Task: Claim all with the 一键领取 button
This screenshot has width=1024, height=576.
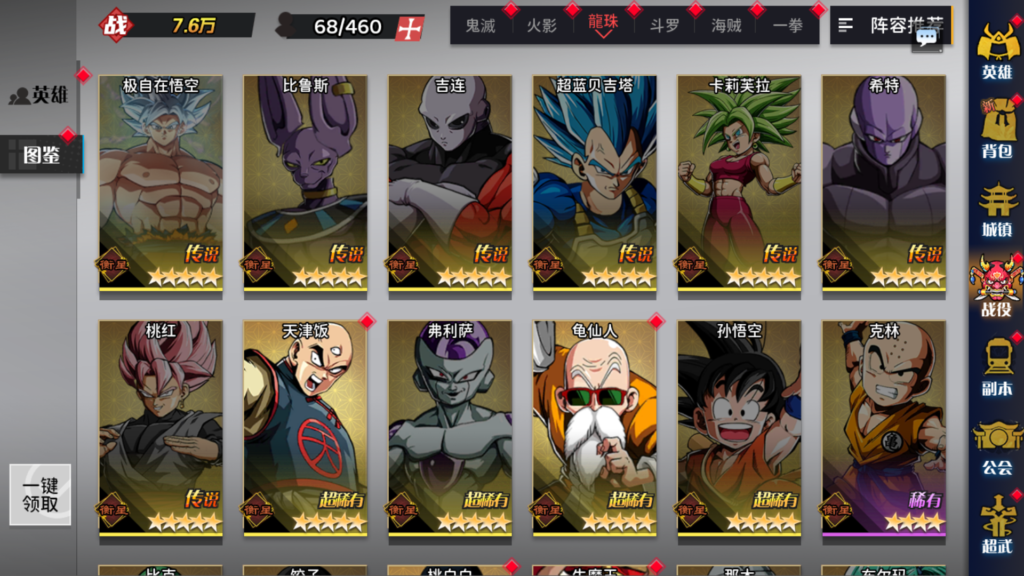Action: [x=41, y=495]
